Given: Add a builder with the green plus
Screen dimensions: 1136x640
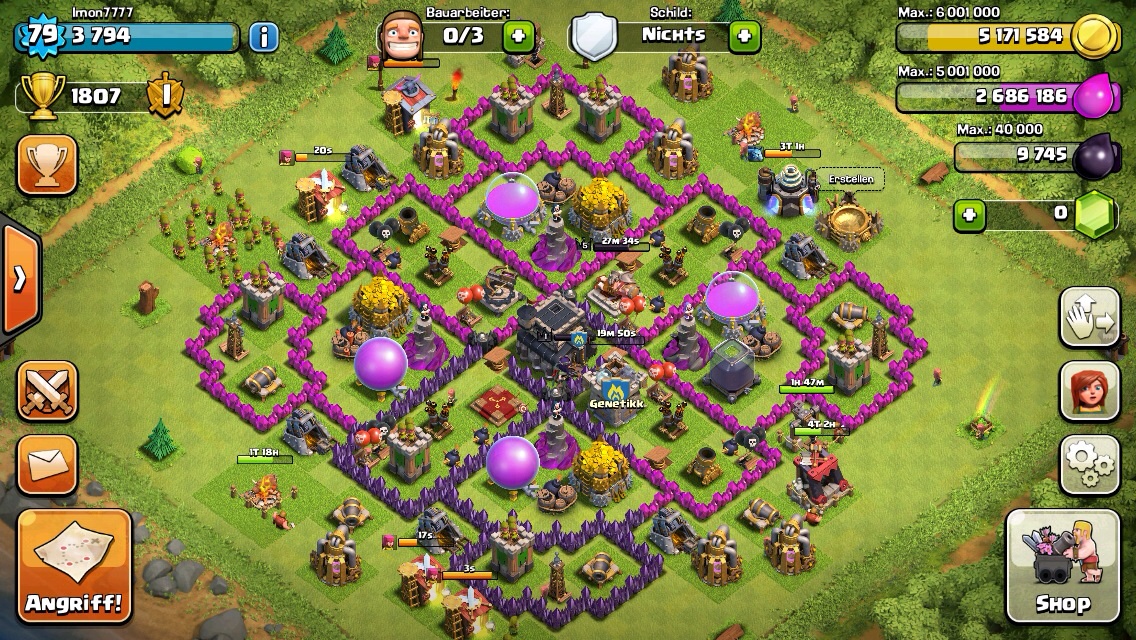Looking at the screenshot, I should [518, 38].
